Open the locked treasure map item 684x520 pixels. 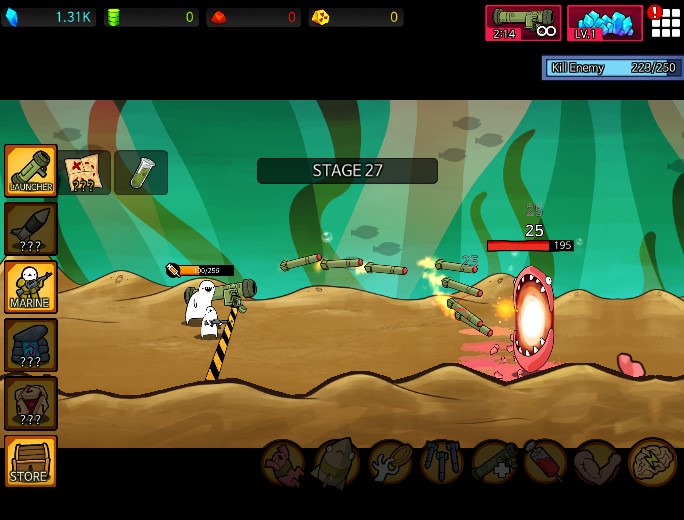[84, 172]
